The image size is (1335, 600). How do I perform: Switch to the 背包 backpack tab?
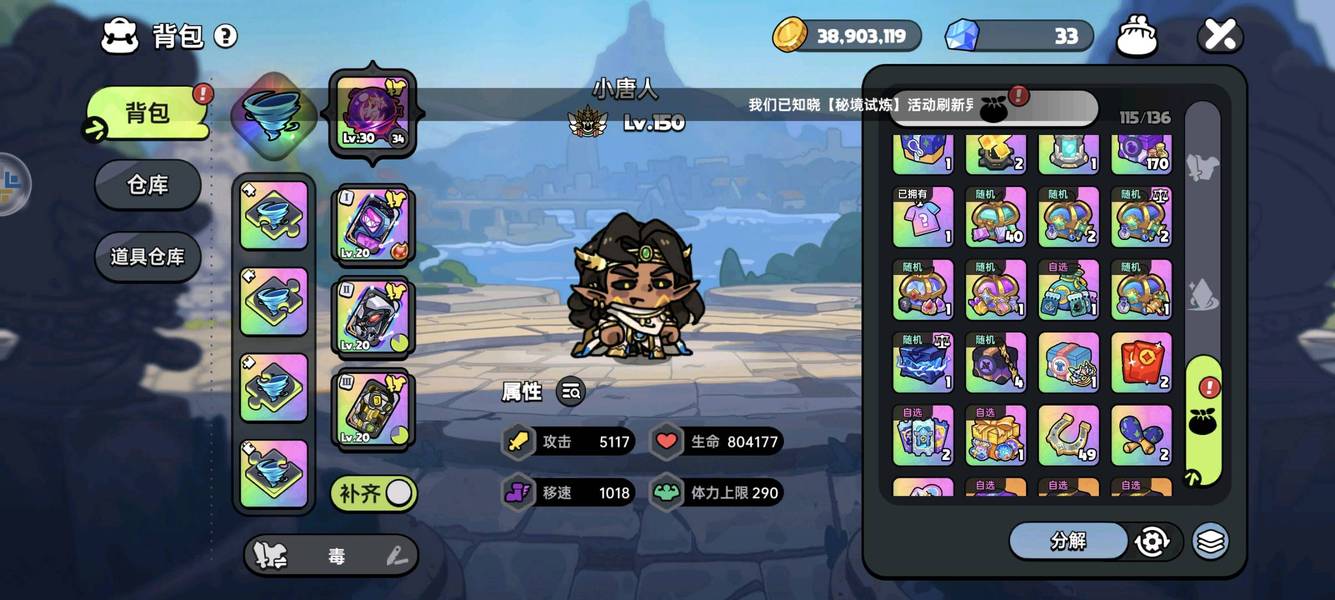148,113
